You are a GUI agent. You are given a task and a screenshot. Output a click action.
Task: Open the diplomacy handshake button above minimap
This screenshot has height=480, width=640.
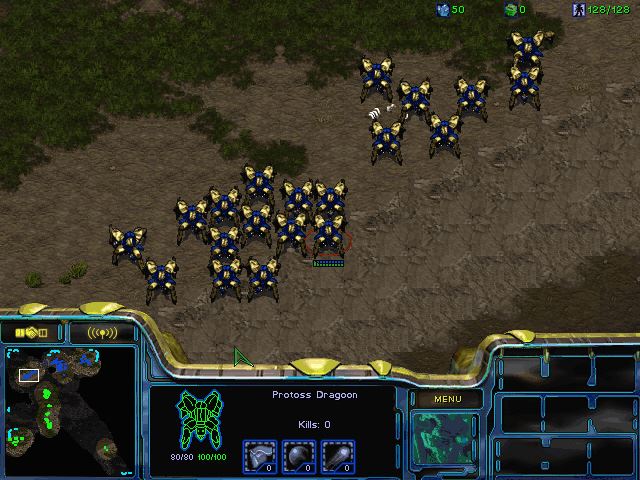(x=32, y=331)
